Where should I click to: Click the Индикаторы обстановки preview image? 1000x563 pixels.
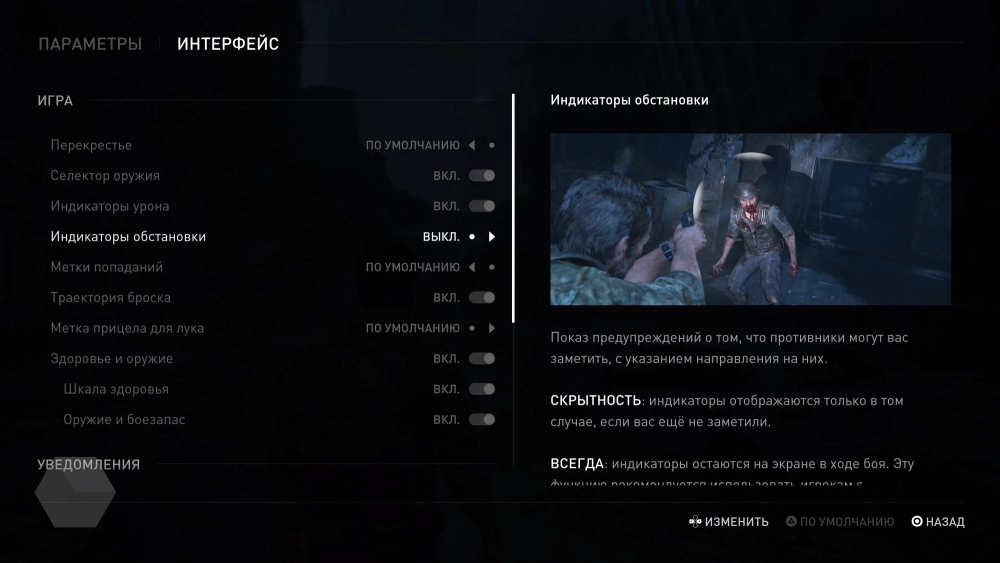click(750, 219)
